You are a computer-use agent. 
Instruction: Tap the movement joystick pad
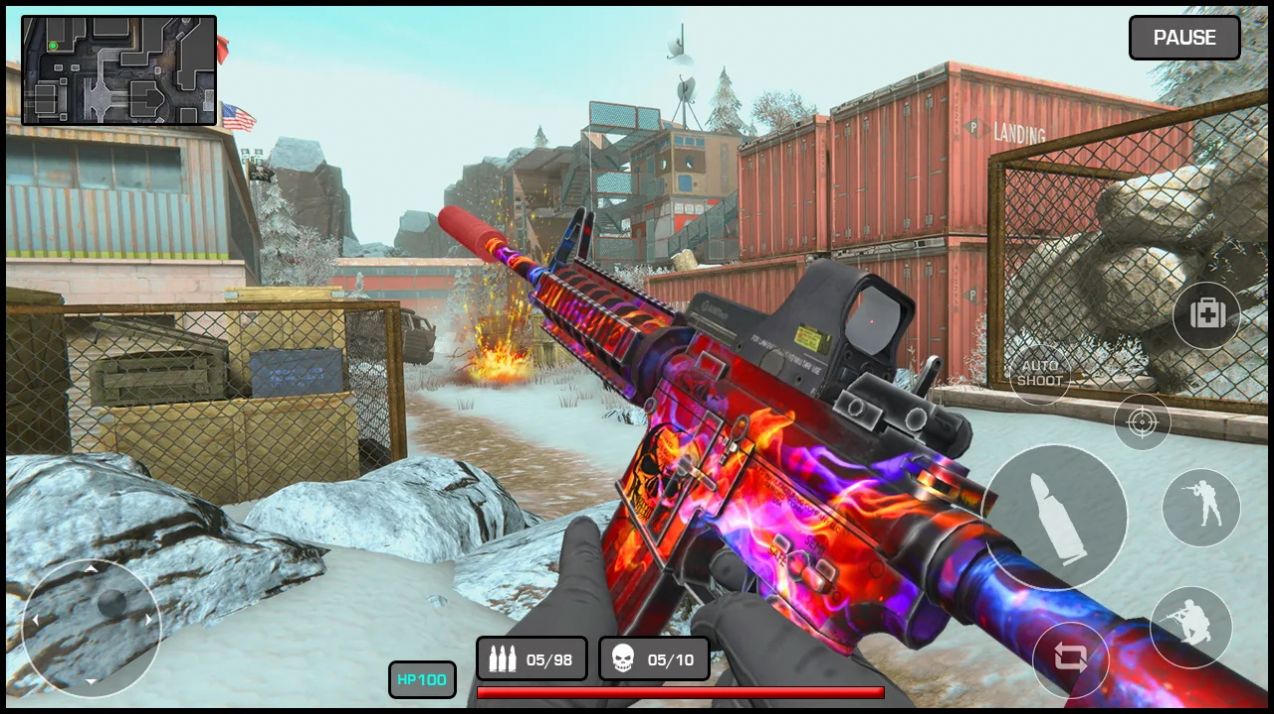(x=91, y=627)
